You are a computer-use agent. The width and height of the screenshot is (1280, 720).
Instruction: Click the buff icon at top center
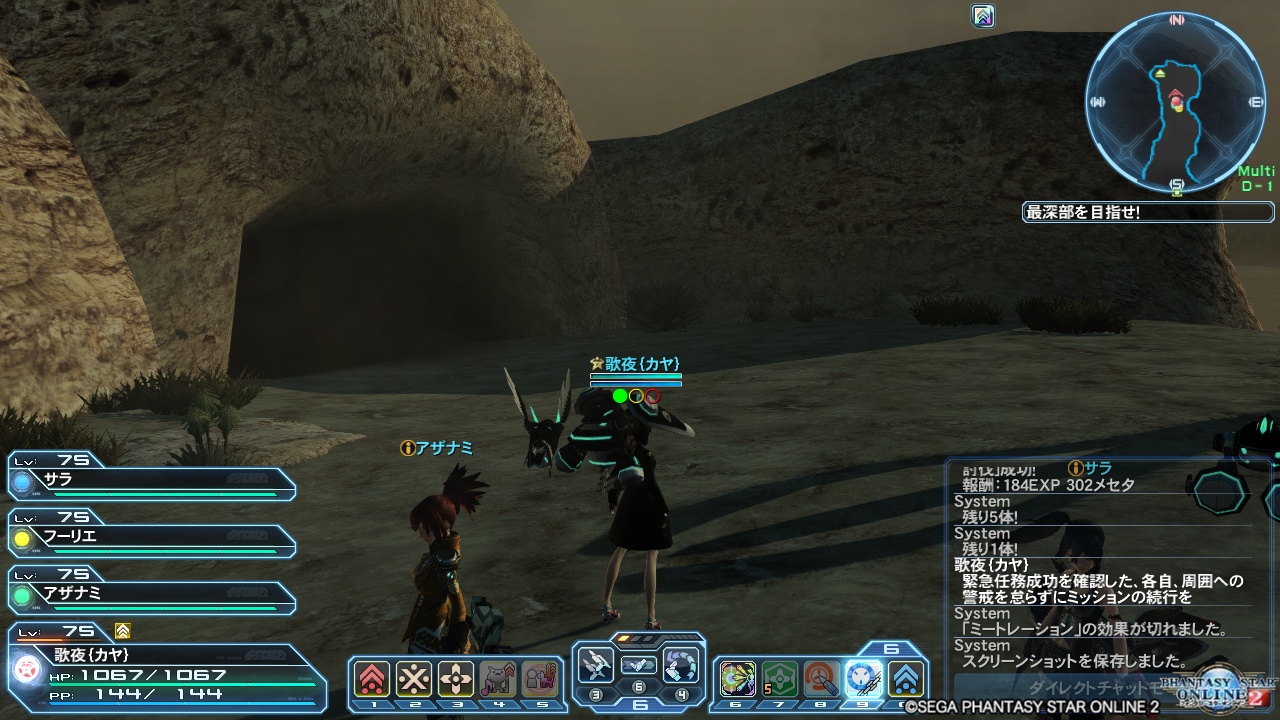click(983, 16)
